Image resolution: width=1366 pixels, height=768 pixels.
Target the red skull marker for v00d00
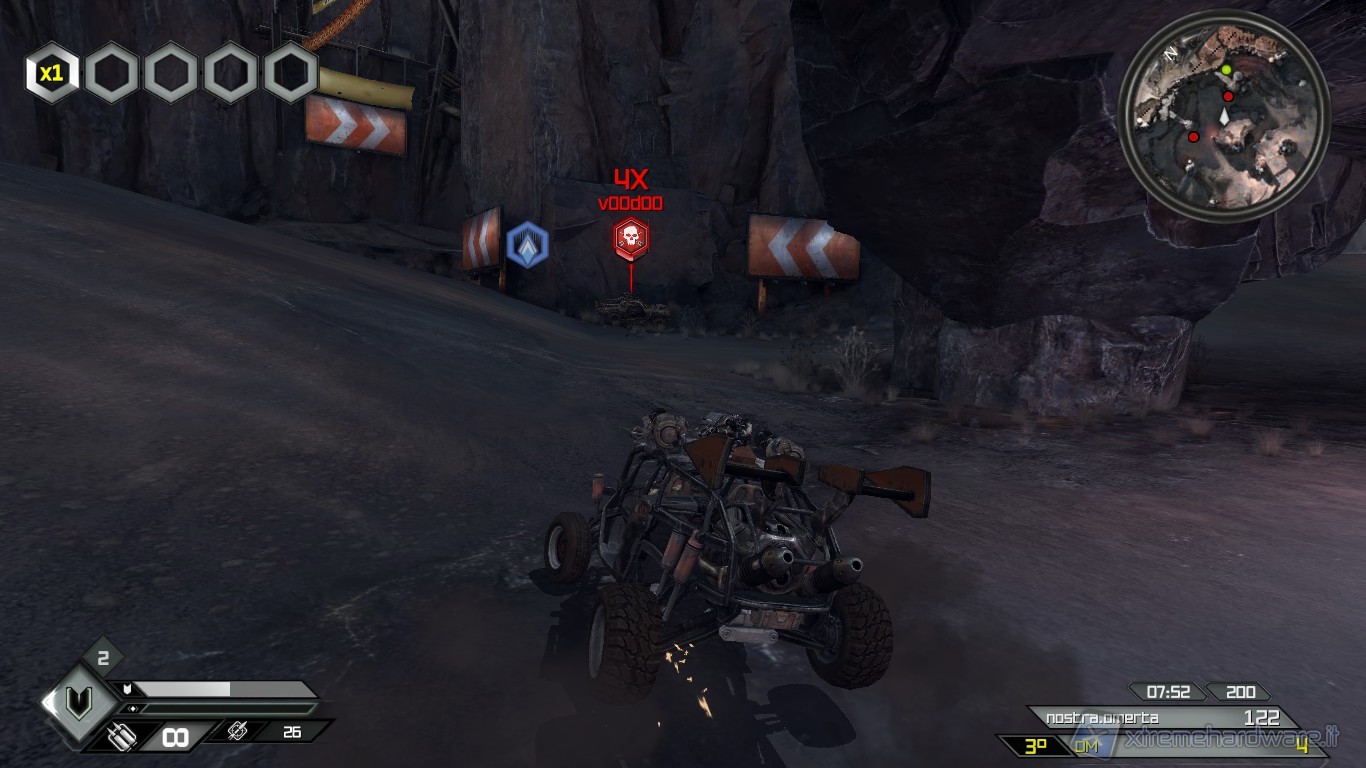(x=630, y=237)
